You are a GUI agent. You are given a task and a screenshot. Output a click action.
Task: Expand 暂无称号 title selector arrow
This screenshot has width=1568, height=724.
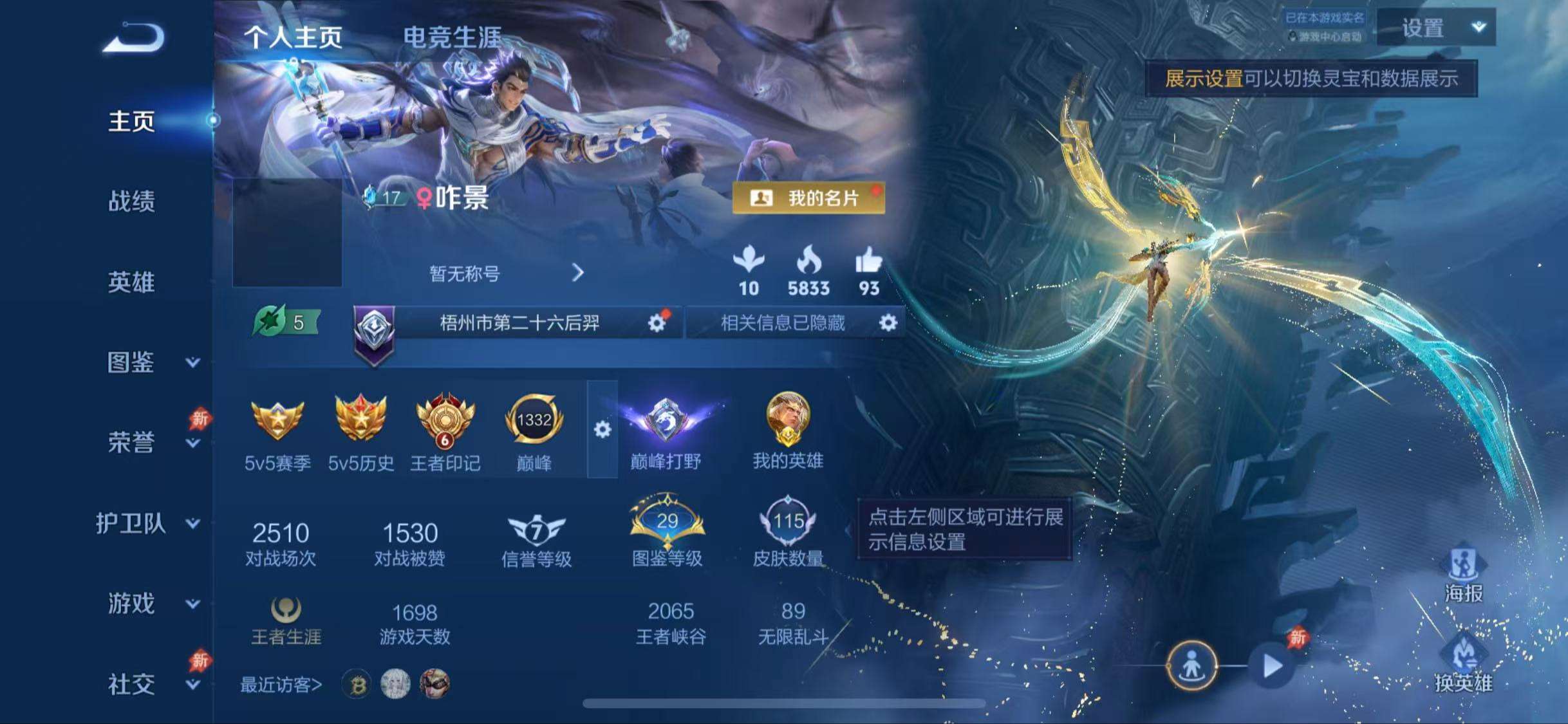pyautogui.click(x=577, y=274)
